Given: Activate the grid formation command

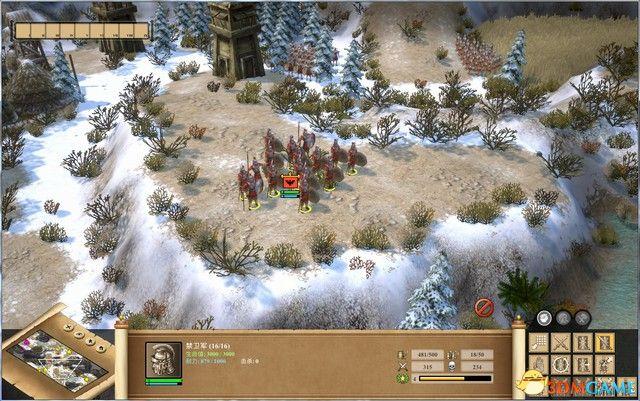Looking at the screenshot, I should coord(540,342).
